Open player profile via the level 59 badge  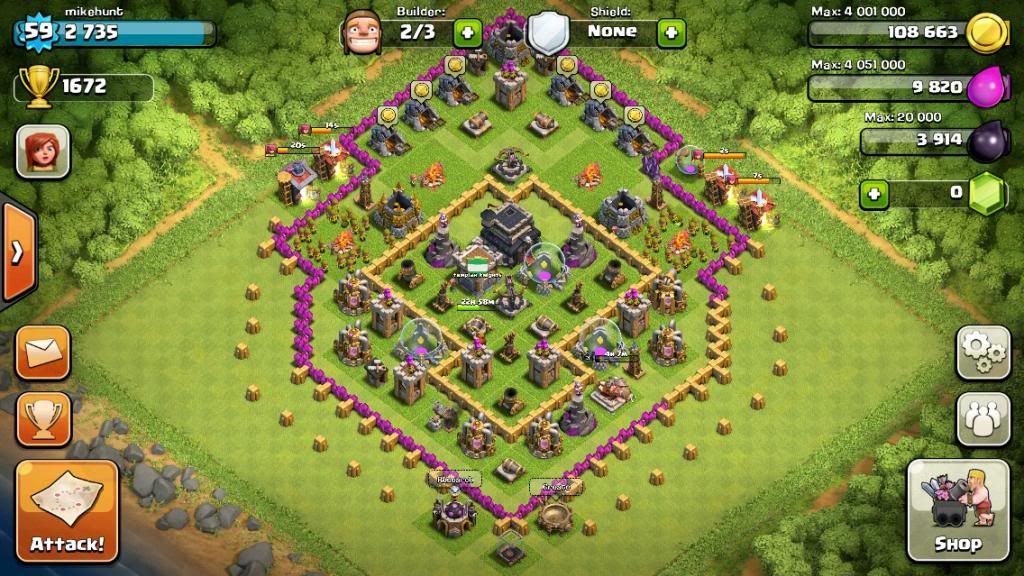38,32
